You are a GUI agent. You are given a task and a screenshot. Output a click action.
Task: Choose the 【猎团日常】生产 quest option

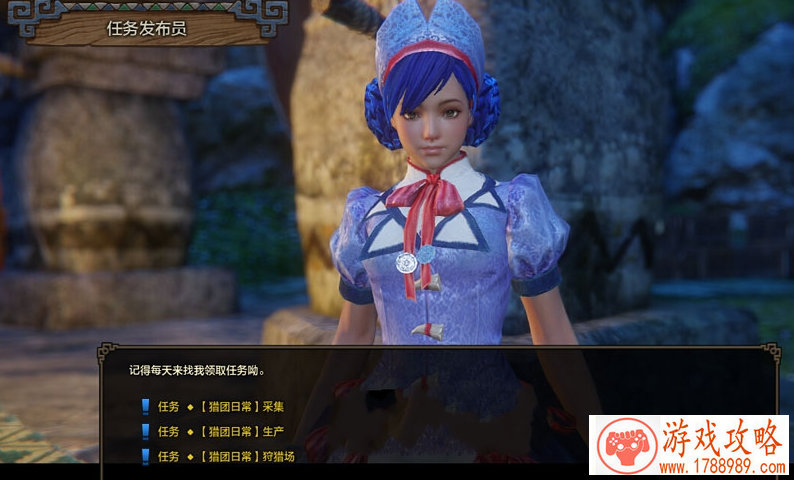coord(242,431)
